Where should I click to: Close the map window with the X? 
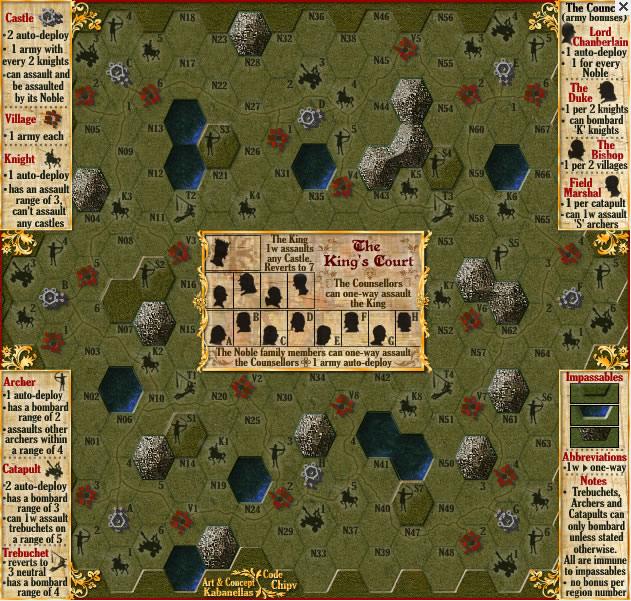(622, 8)
